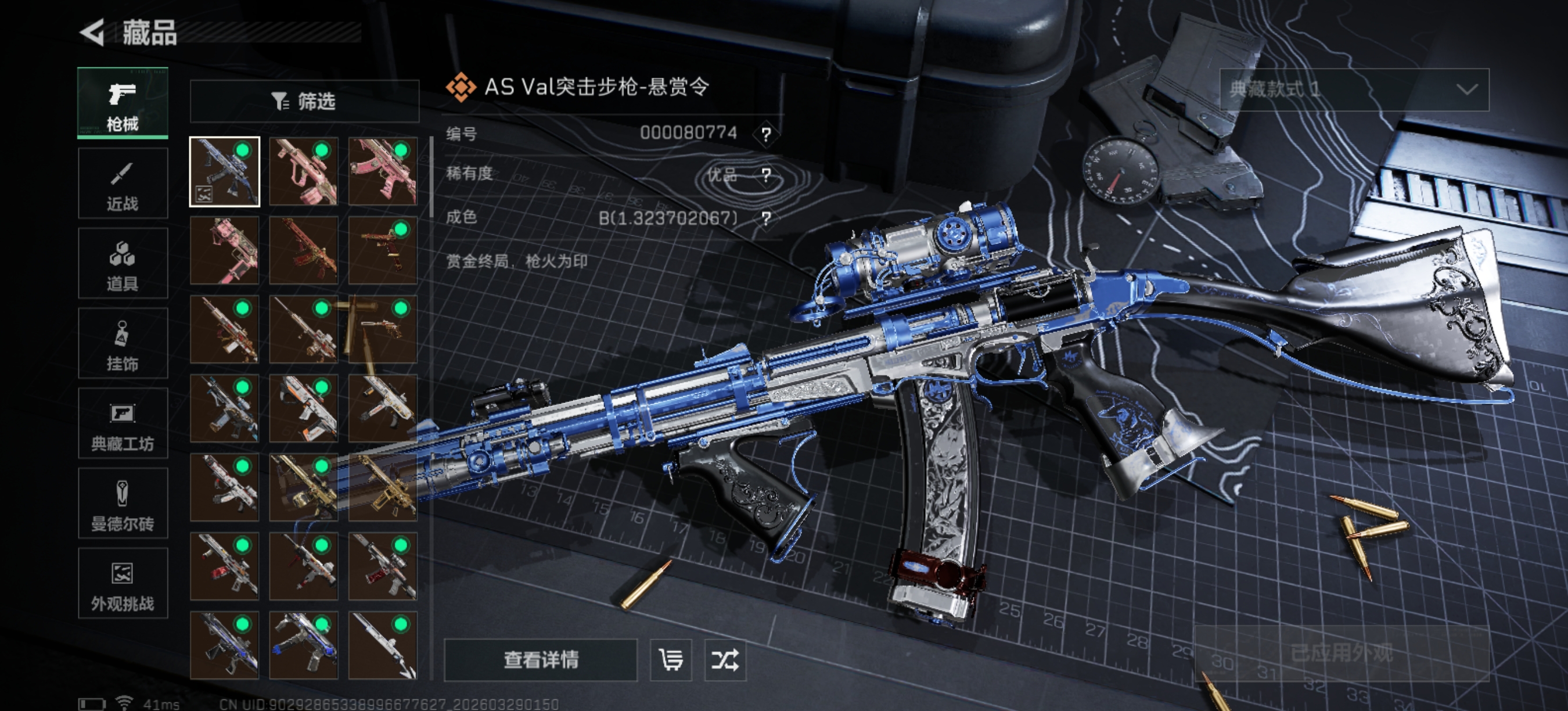Open the 外观挑战 challenge tab
This screenshot has height=711, width=1568.
(x=123, y=583)
